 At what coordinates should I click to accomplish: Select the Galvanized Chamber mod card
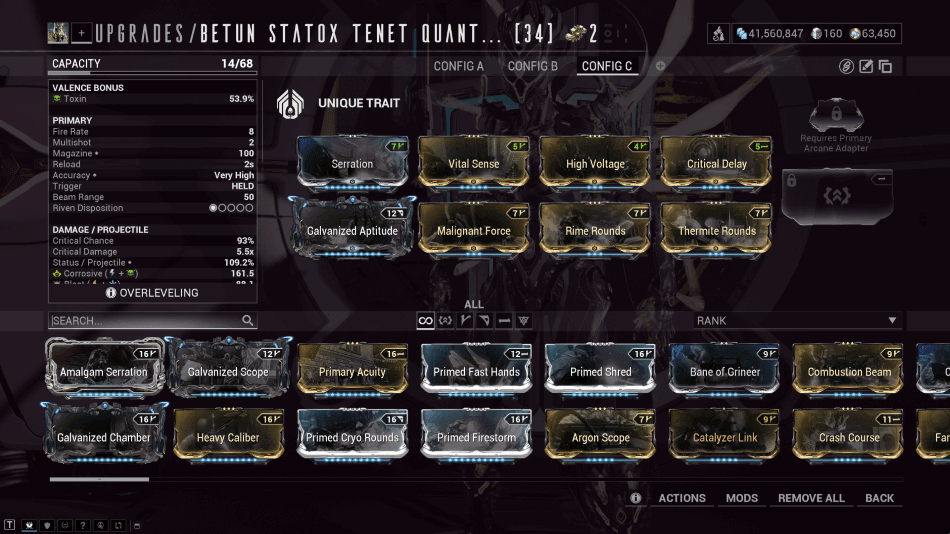click(x=103, y=435)
